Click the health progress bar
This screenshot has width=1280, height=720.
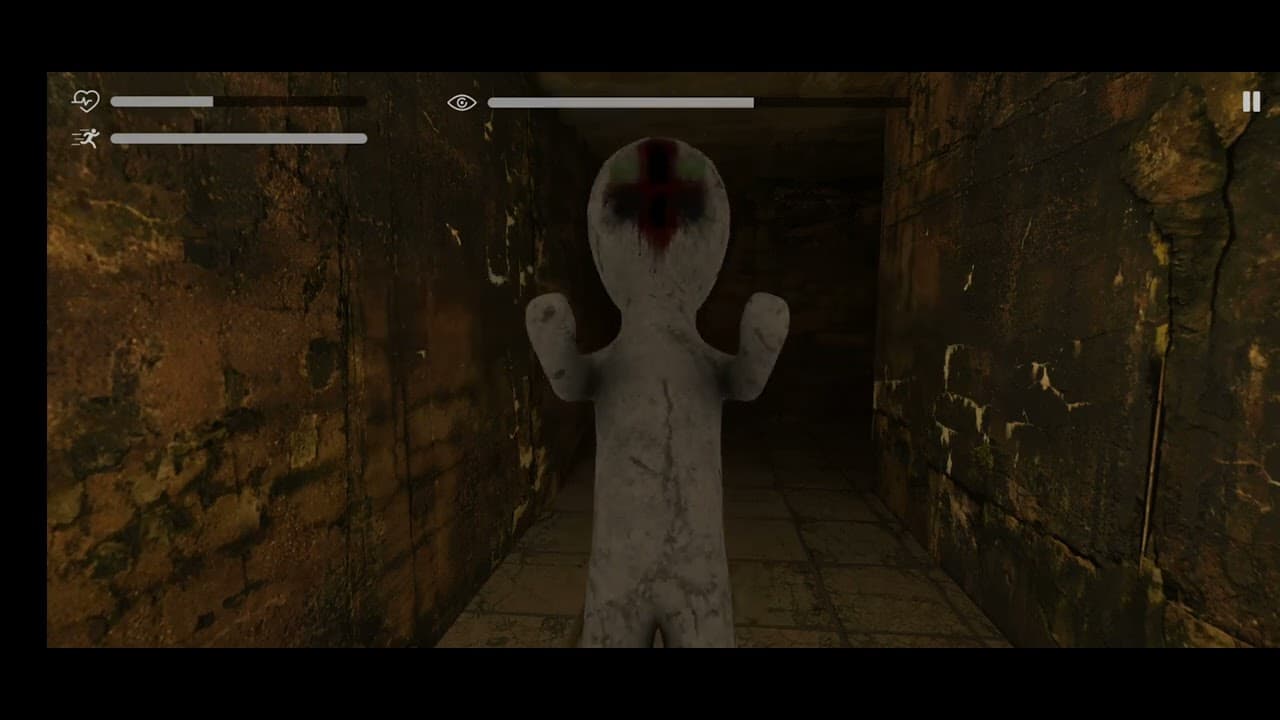coord(238,101)
